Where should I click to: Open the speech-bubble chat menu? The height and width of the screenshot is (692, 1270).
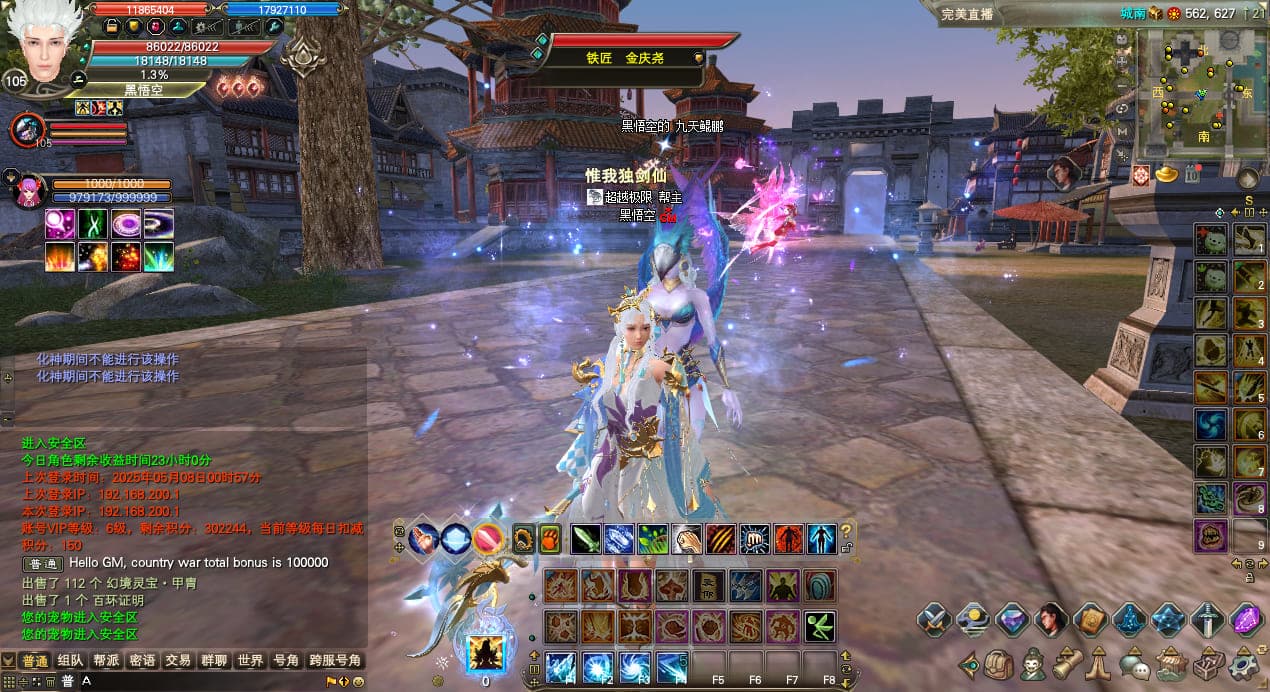1132,663
